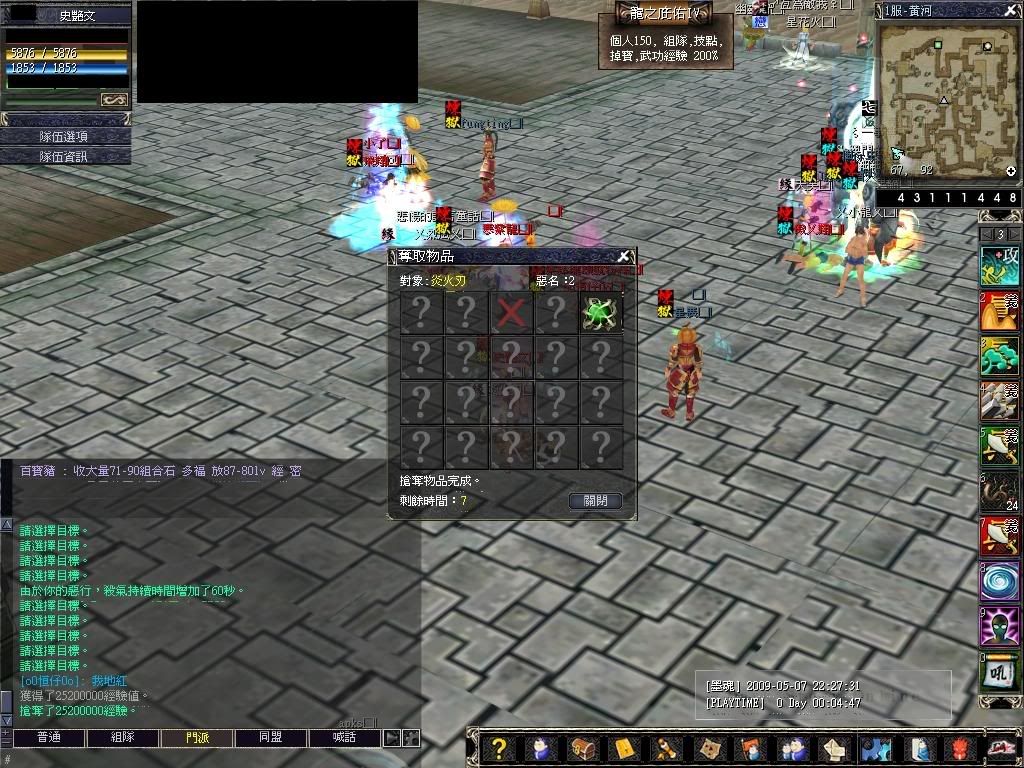Choose the 同盟 chat tab

tap(271, 738)
